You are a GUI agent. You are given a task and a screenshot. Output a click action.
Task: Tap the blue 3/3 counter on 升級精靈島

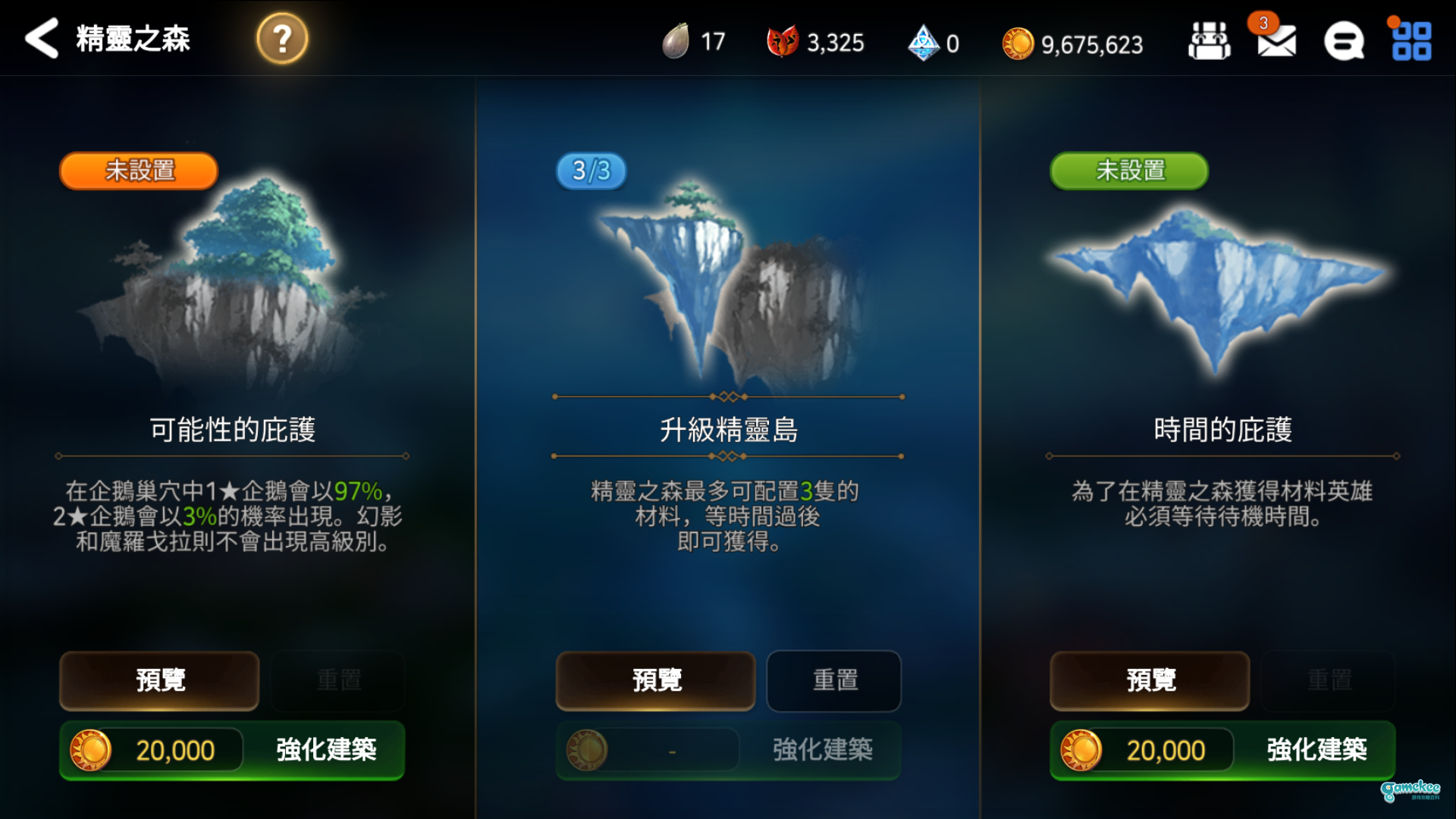[590, 171]
